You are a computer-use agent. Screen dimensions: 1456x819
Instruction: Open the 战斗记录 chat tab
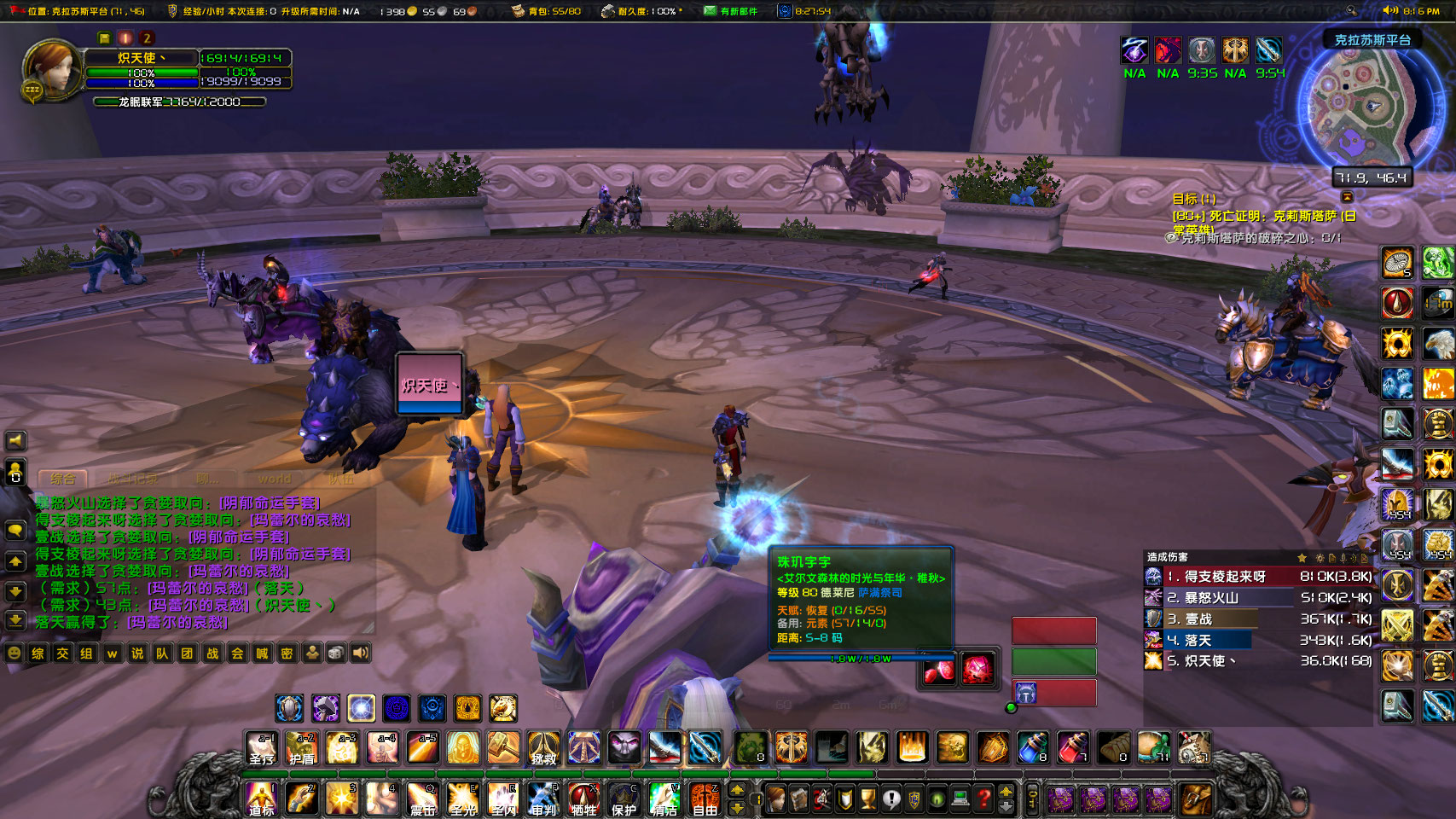point(134,479)
